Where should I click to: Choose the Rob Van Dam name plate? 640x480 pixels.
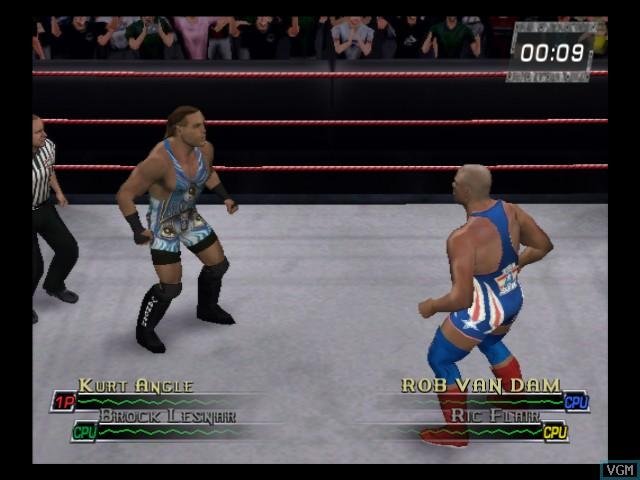tap(480, 385)
